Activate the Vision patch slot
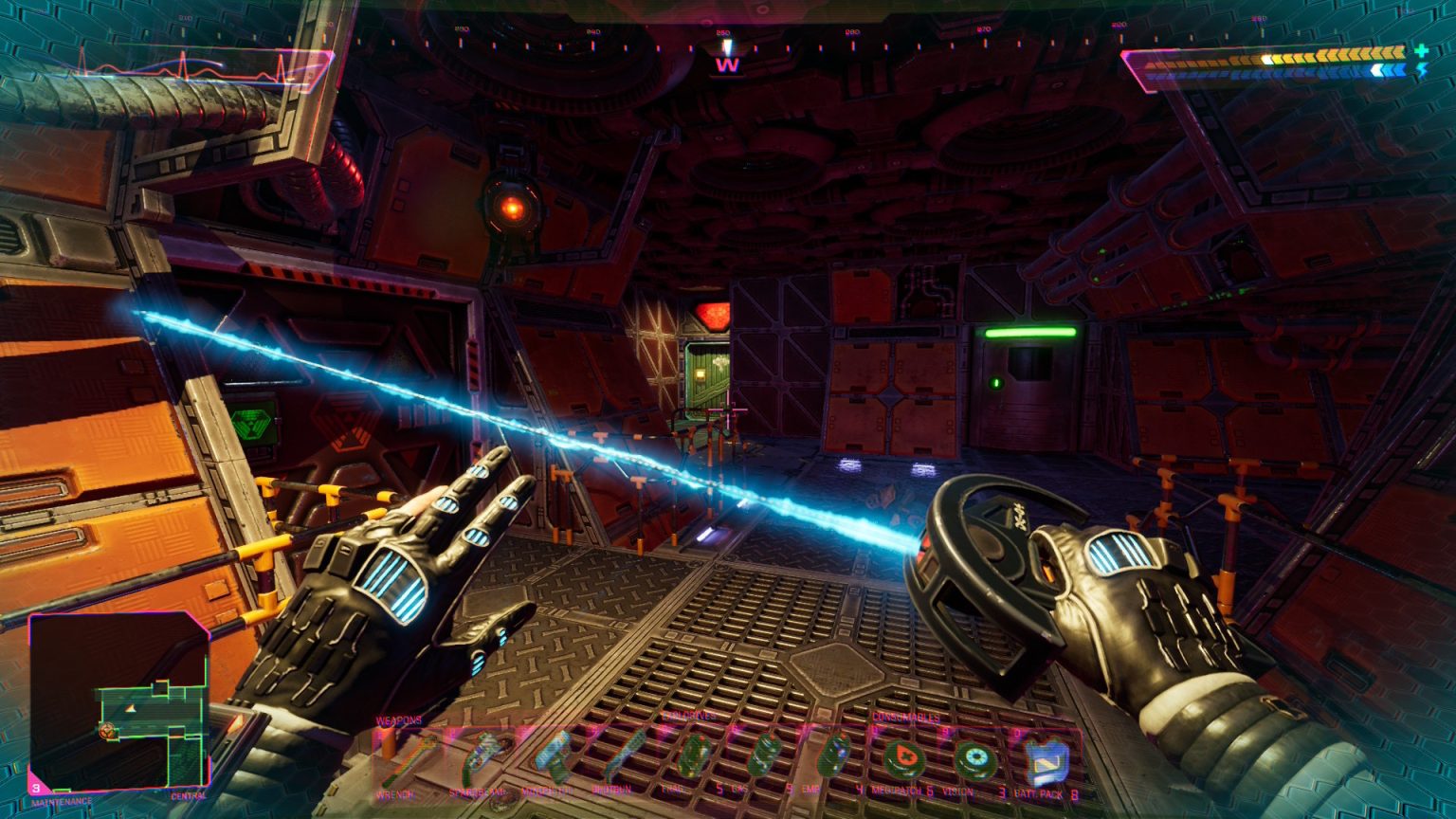 click(x=975, y=759)
